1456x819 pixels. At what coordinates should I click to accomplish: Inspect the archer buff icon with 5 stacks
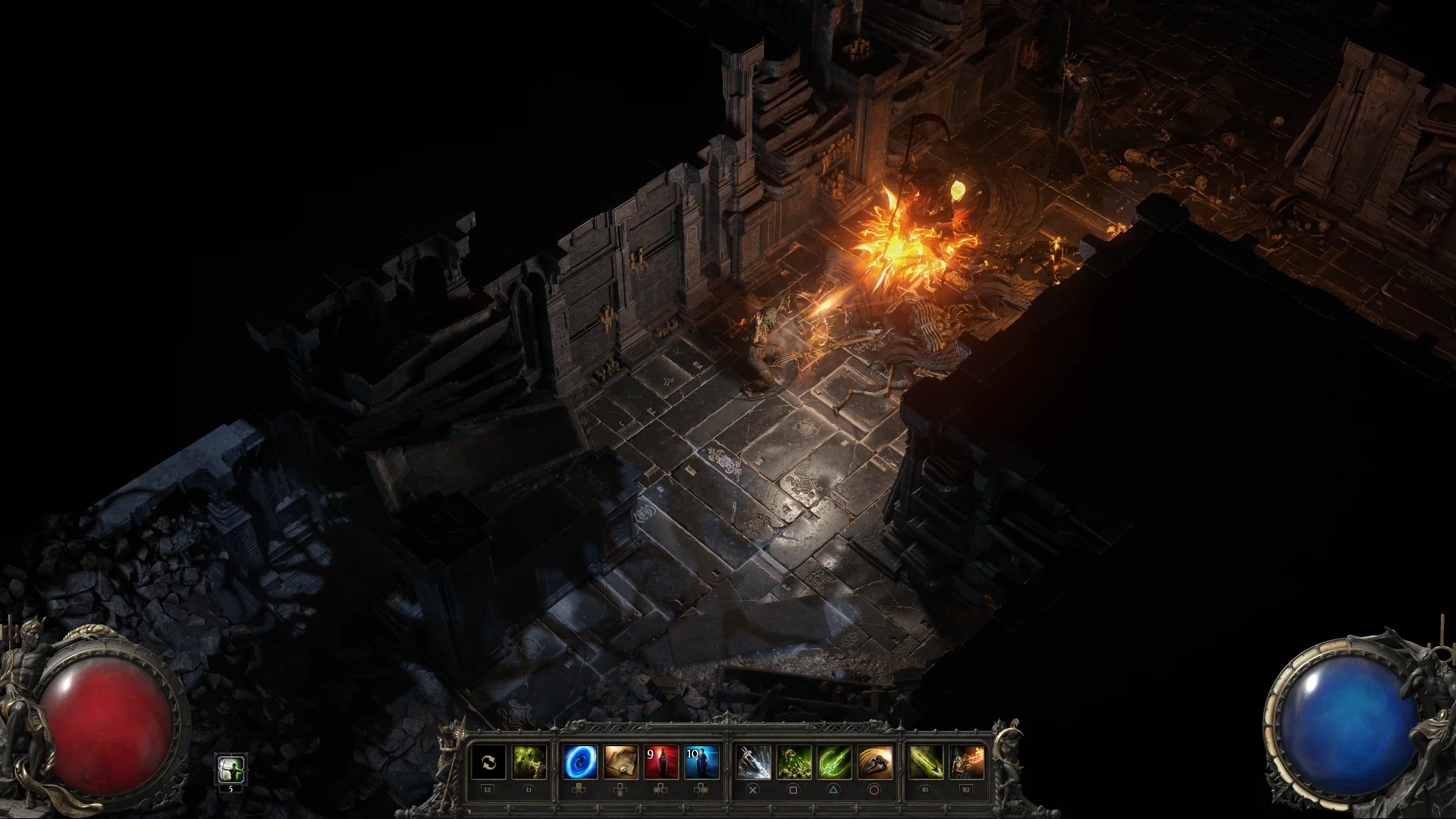(x=231, y=770)
